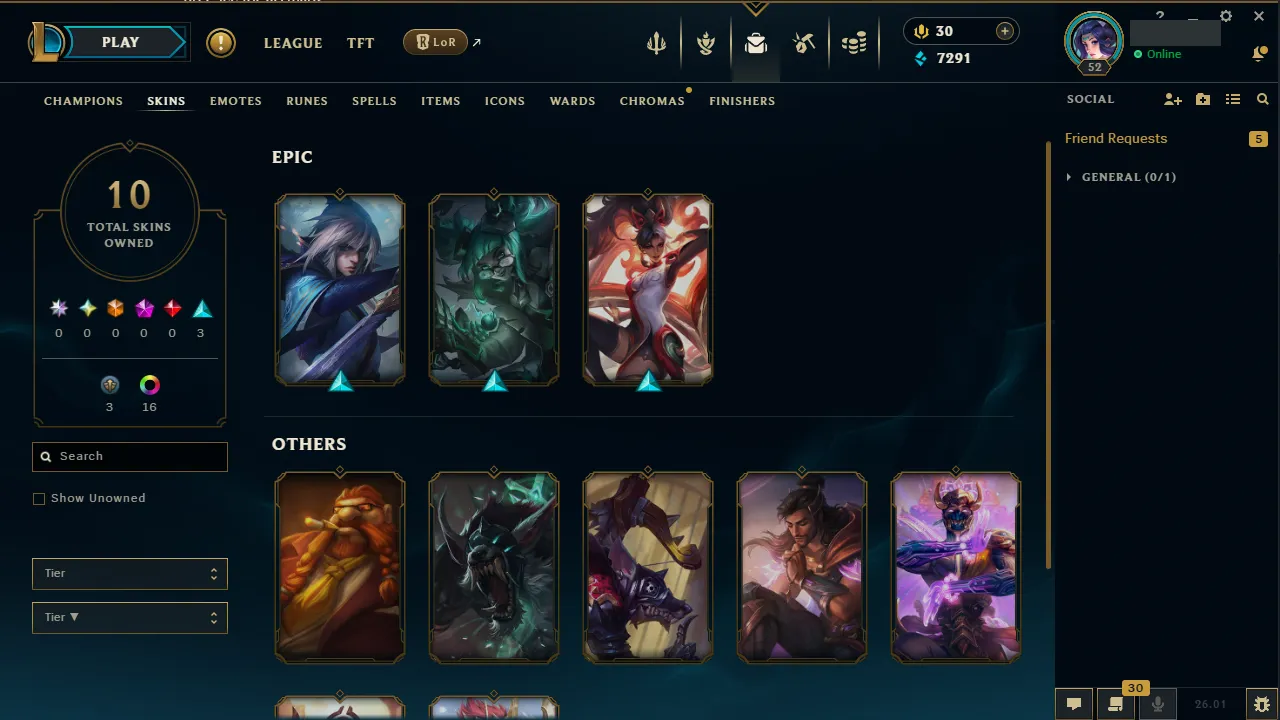
Task: Open the social search magnifier icon
Action: coord(1262,99)
